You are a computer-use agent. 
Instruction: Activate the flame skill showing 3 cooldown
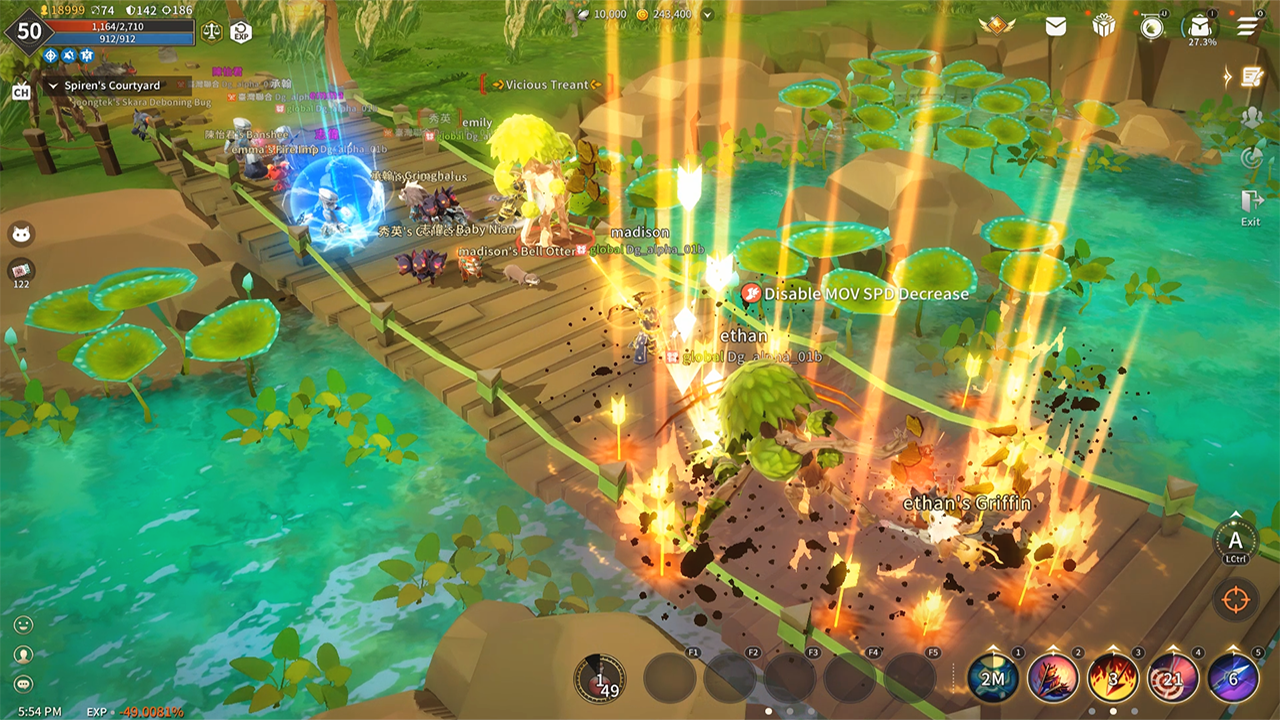tap(1113, 677)
